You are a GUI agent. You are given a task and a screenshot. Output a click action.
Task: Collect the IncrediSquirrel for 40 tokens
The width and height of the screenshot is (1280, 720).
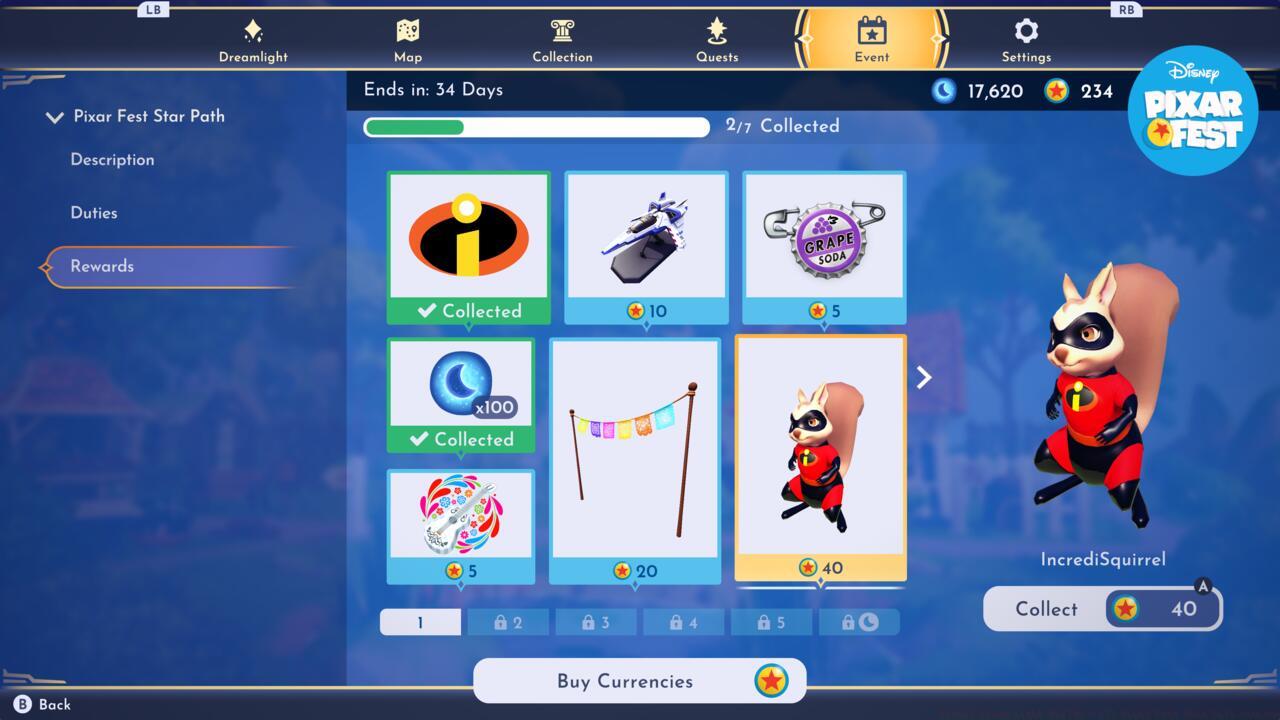tap(1101, 608)
